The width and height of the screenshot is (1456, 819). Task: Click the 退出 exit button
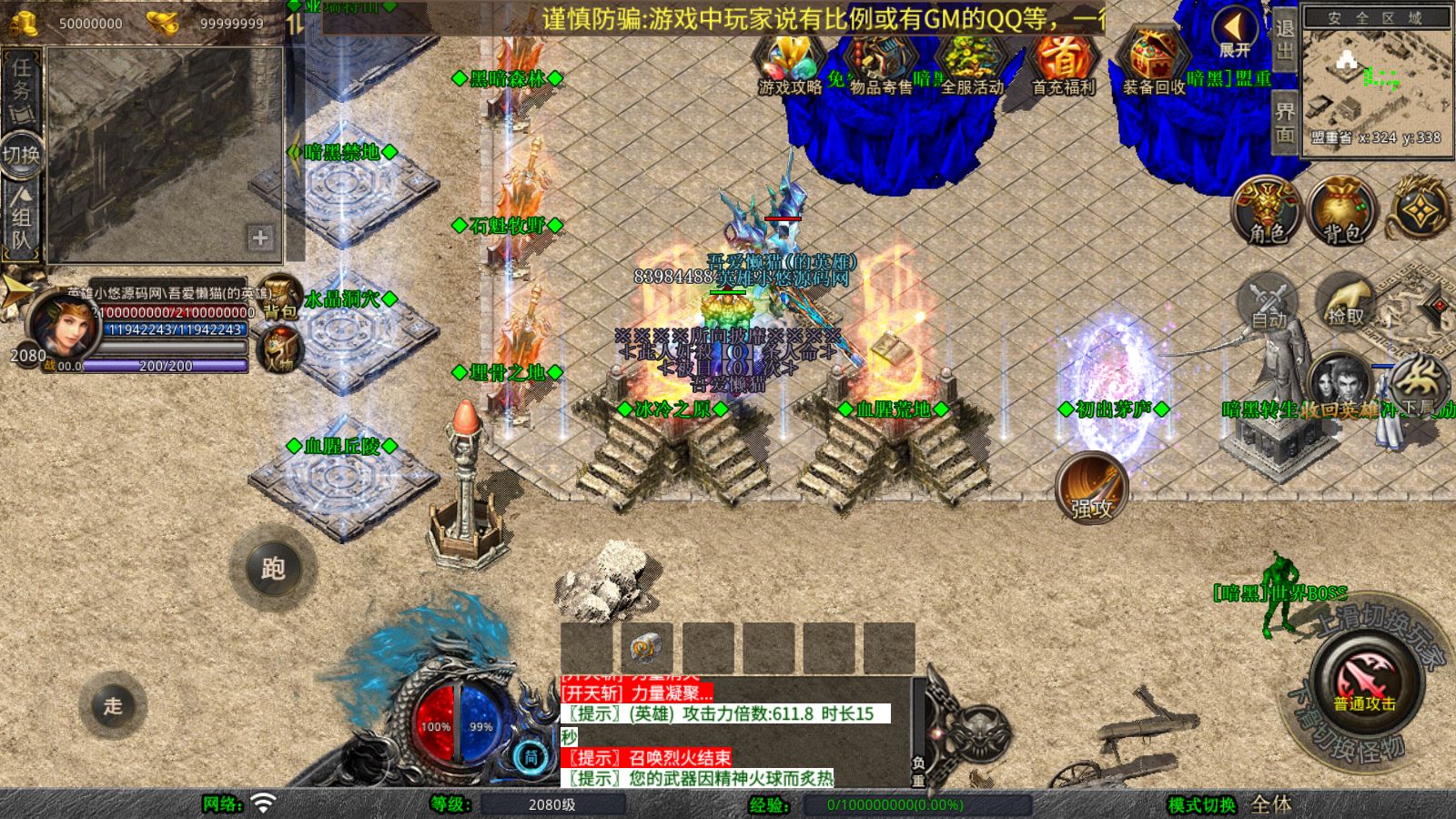[1285, 39]
